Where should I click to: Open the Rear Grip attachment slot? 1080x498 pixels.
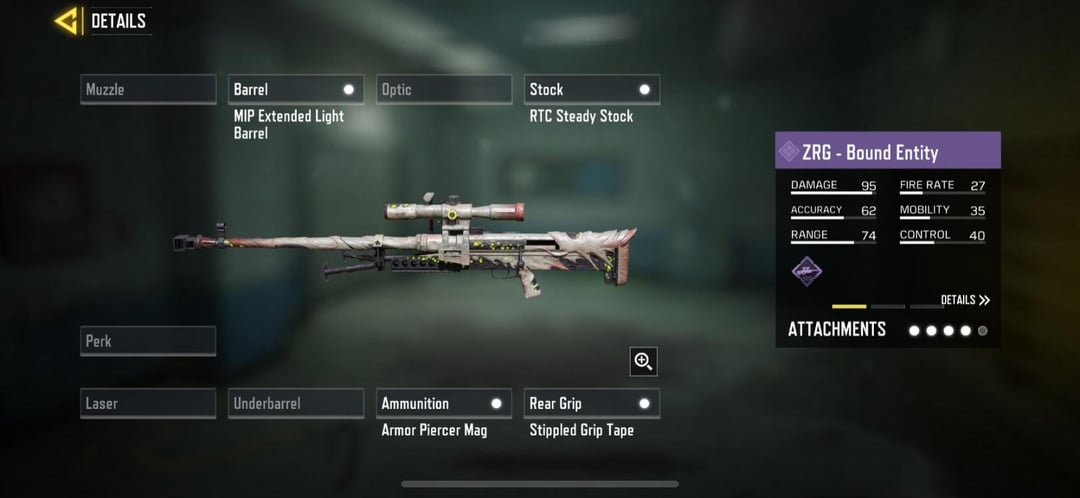pos(592,403)
